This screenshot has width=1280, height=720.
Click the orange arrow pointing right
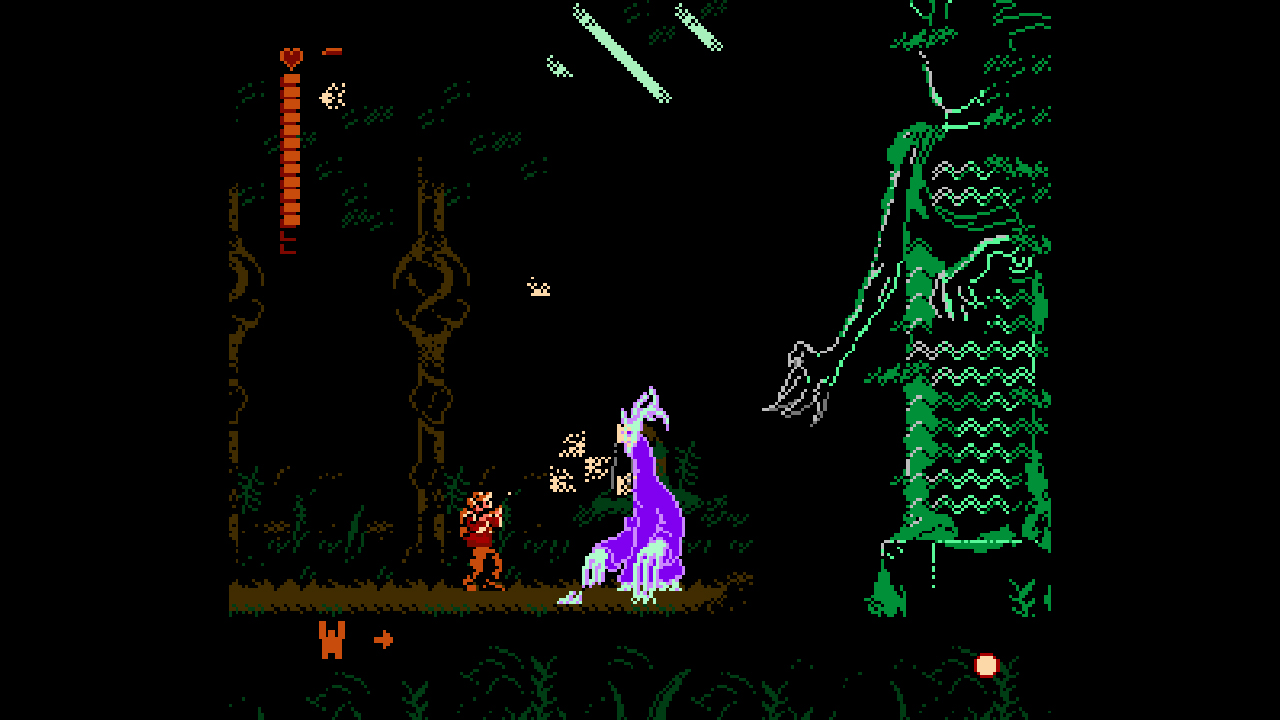(x=384, y=636)
